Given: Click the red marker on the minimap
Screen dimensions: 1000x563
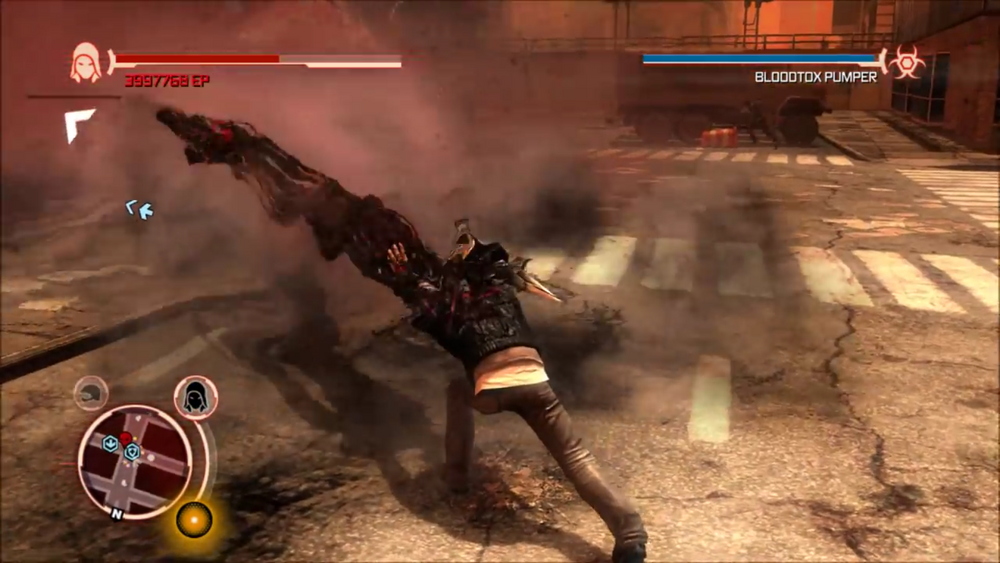Looking at the screenshot, I should (125, 439).
